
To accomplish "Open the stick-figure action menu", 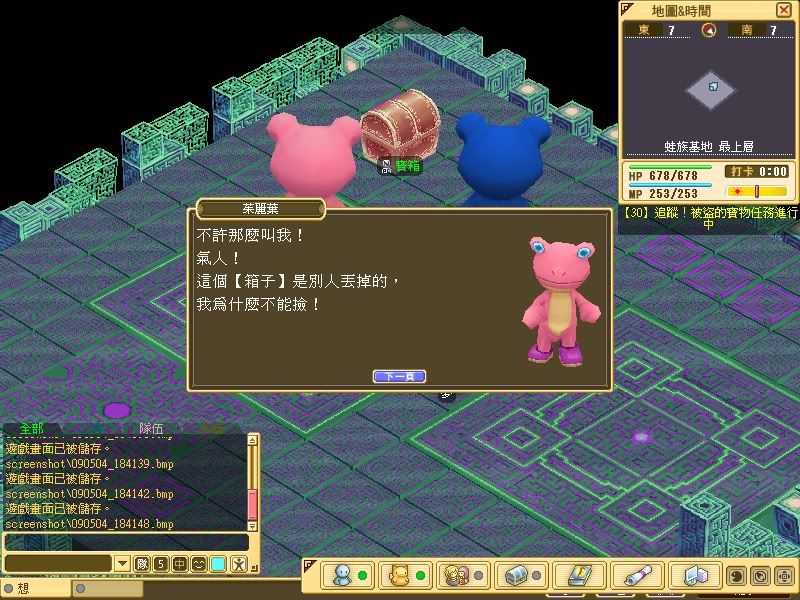I will click(x=238, y=564).
